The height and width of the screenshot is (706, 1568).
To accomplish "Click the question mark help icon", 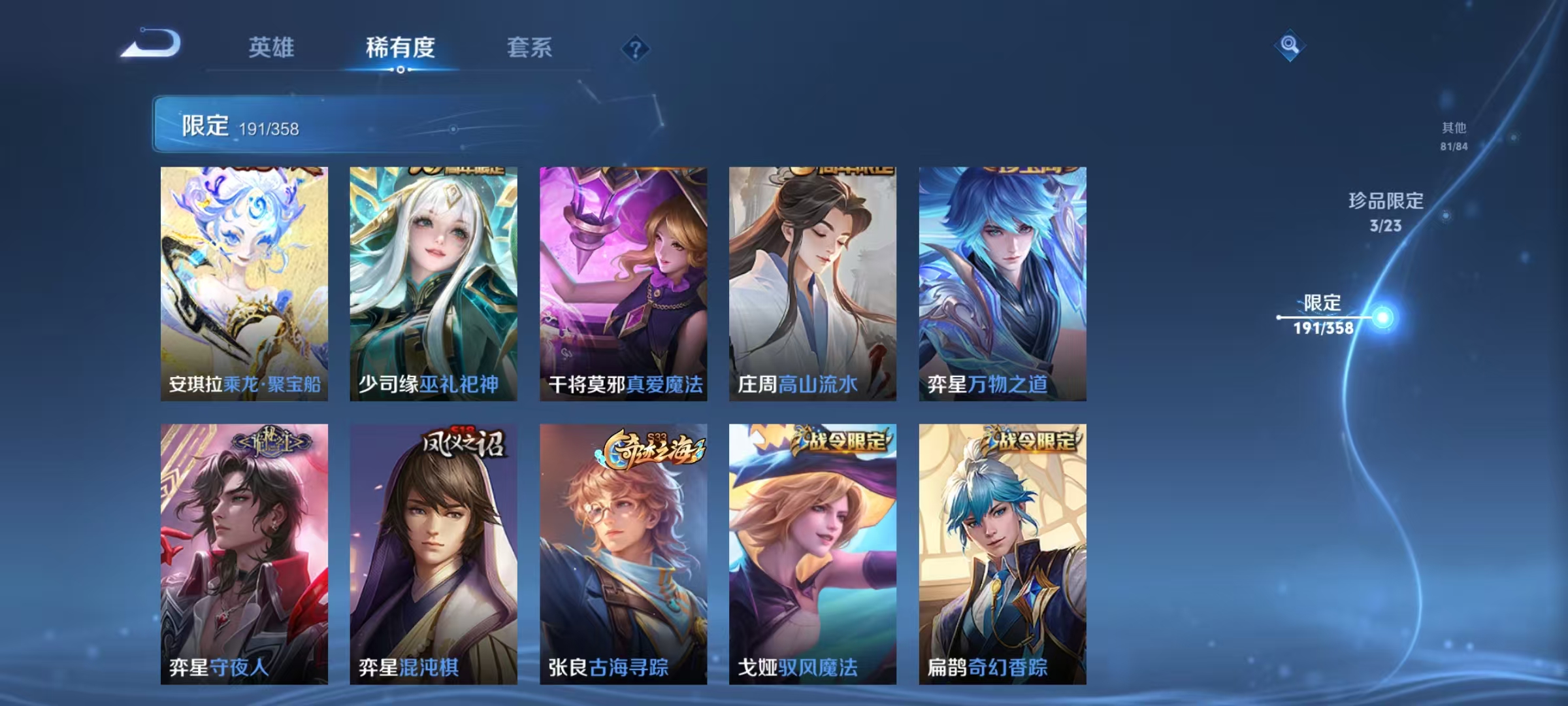I will click(x=634, y=49).
